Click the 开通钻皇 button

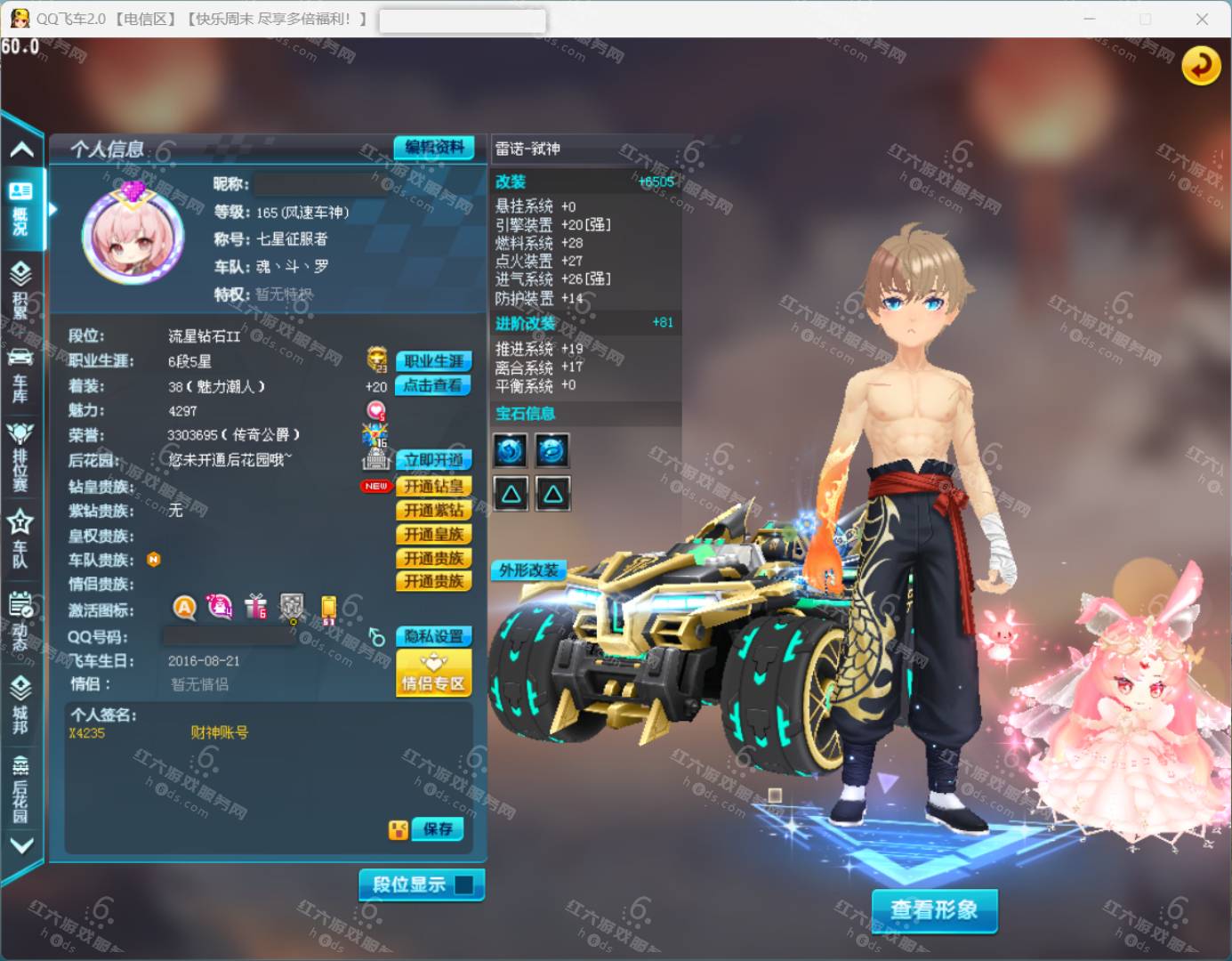click(x=433, y=486)
